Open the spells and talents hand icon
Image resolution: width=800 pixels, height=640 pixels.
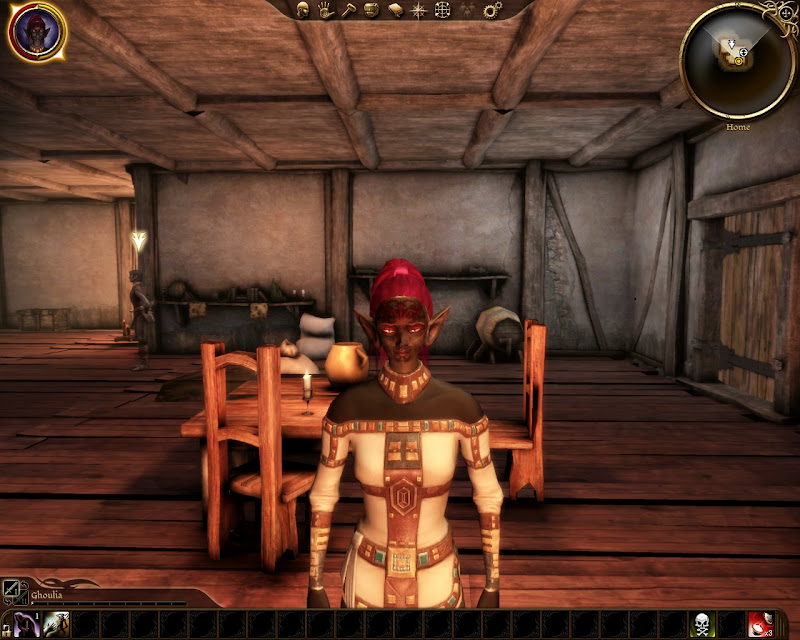coord(325,10)
